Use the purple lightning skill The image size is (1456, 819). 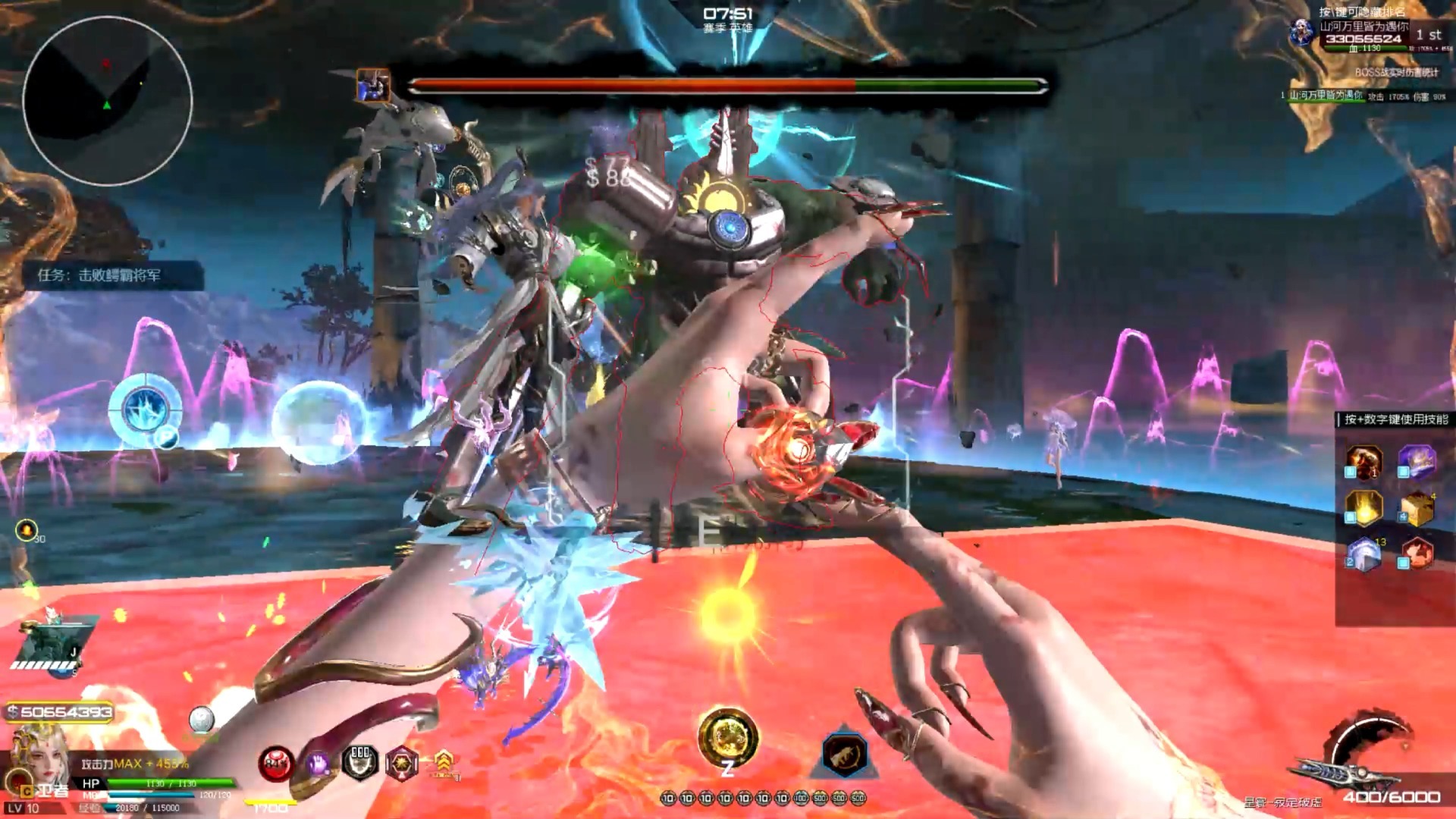[1417, 460]
